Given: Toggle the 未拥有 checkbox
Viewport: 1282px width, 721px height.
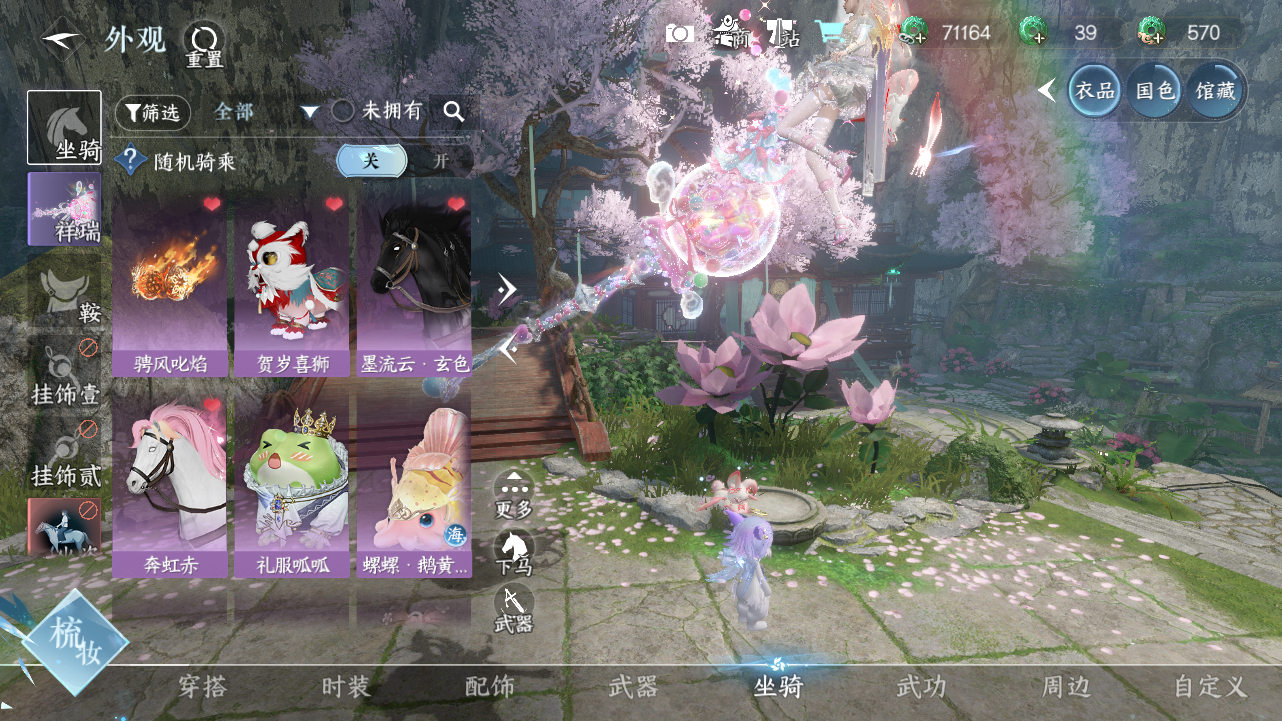Looking at the screenshot, I should tap(343, 112).
